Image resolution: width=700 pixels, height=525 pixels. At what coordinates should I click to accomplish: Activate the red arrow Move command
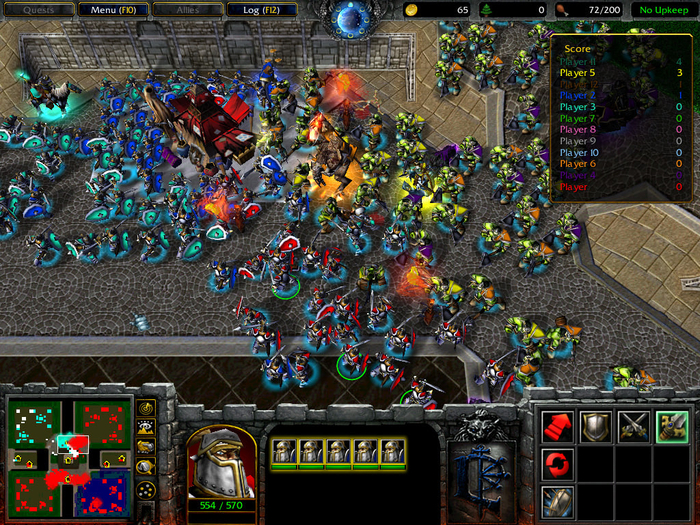[x=558, y=428]
